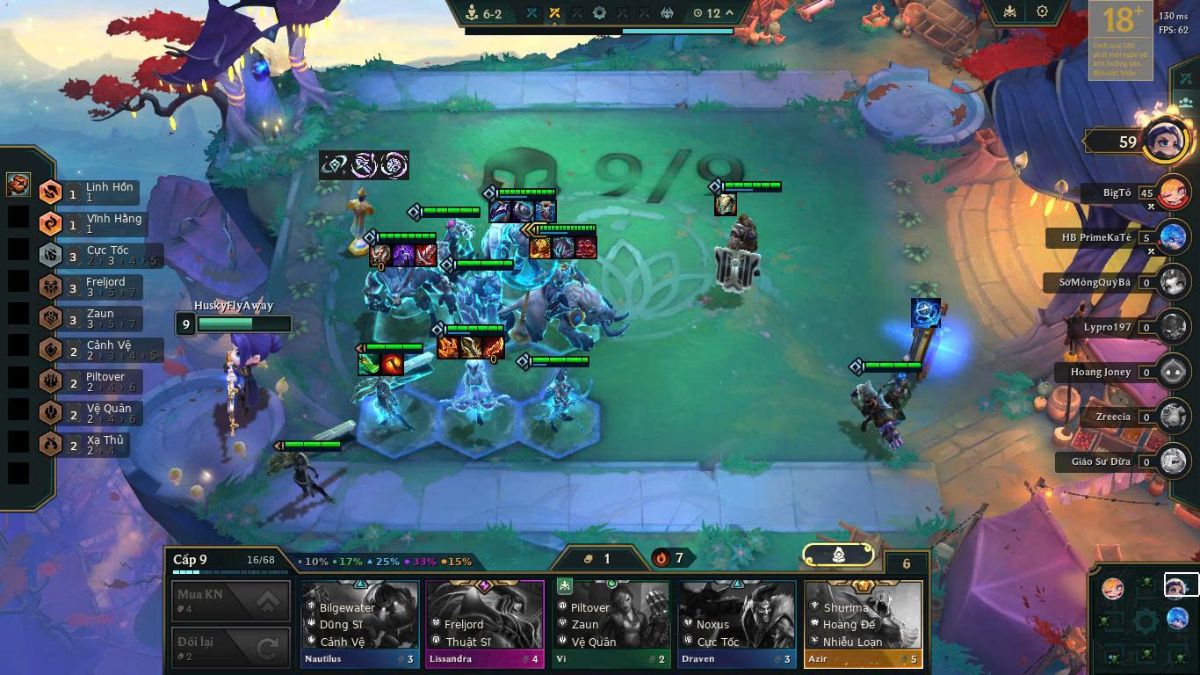Expand the stage round tracker arrow
The image size is (1200, 675).
[729, 13]
